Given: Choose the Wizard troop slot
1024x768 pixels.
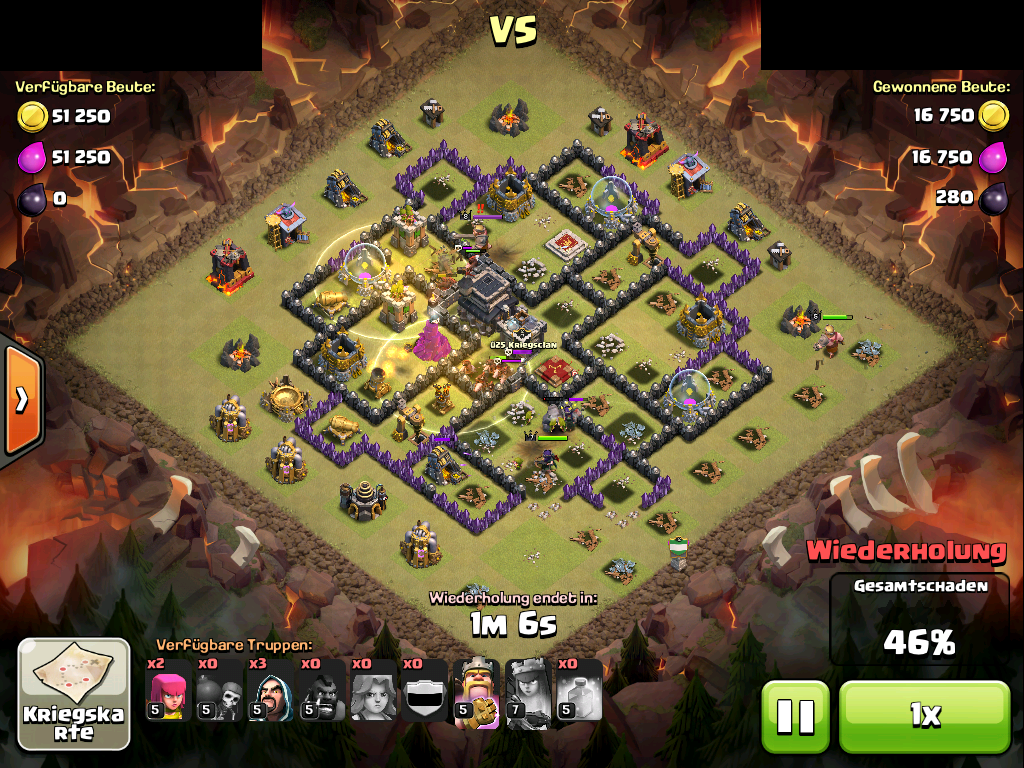Looking at the screenshot, I should pos(271,691).
